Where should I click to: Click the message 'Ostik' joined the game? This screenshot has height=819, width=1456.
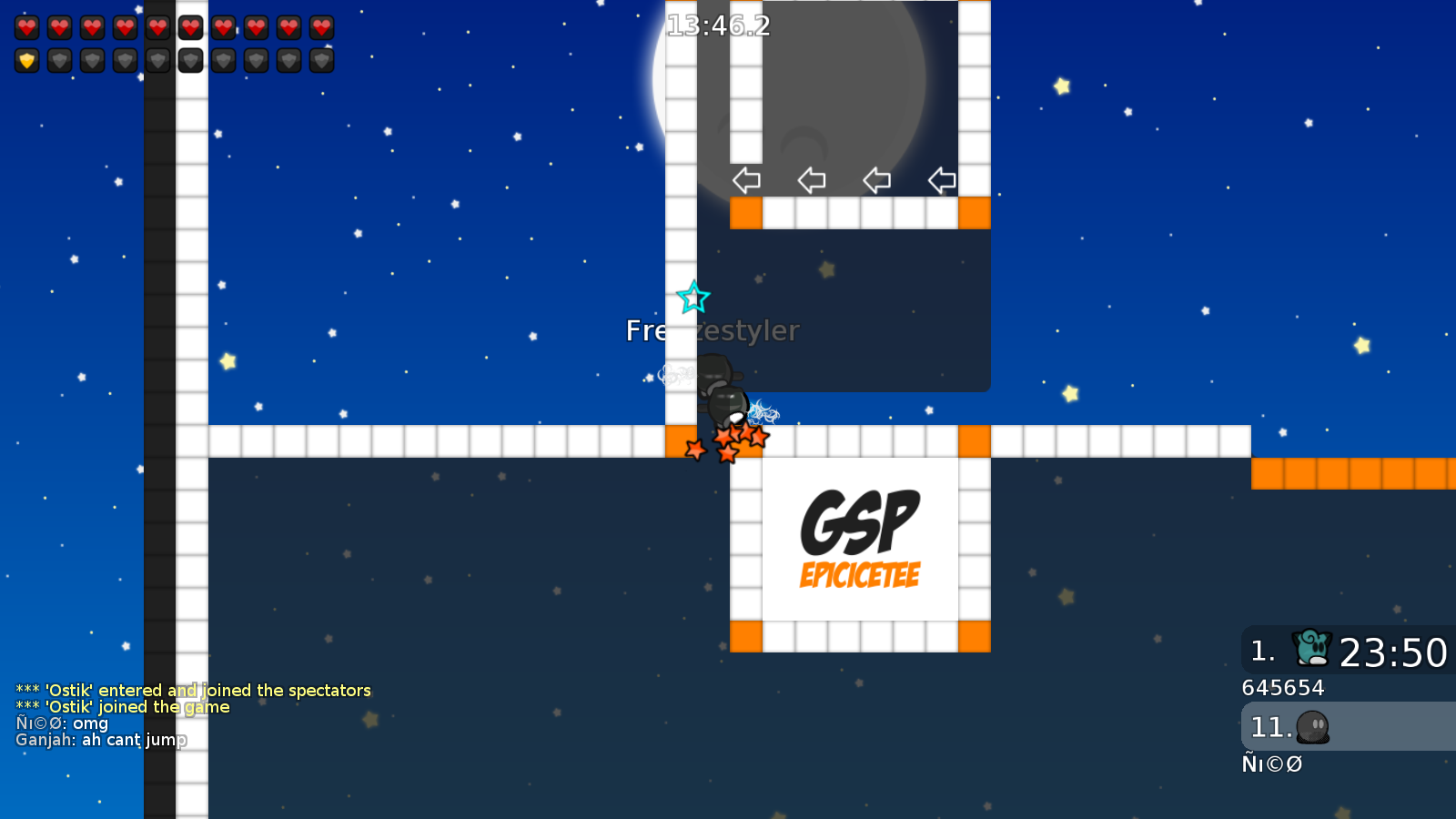coord(125,706)
